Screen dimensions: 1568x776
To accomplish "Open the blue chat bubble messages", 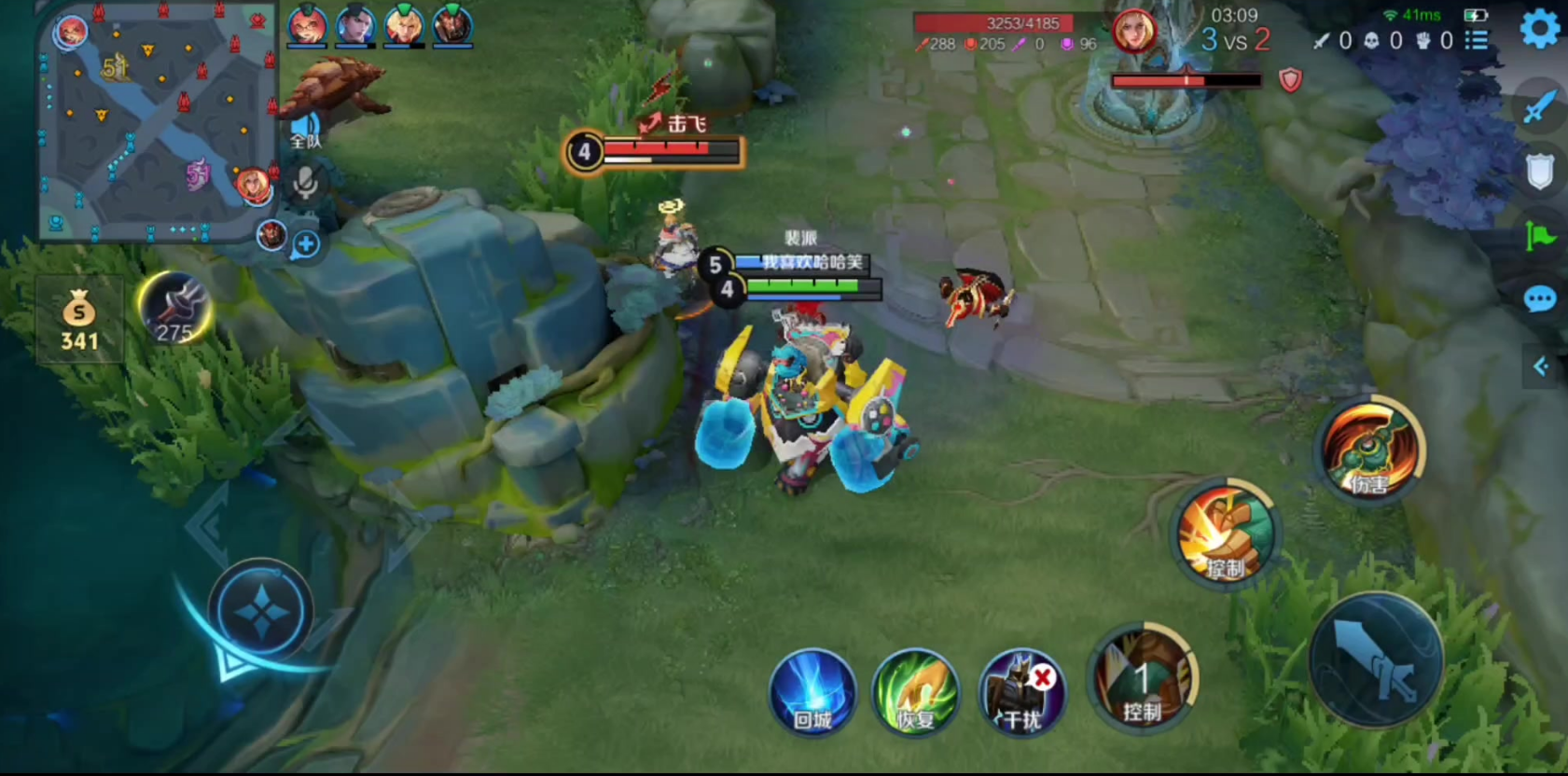I will (x=1539, y=299).
